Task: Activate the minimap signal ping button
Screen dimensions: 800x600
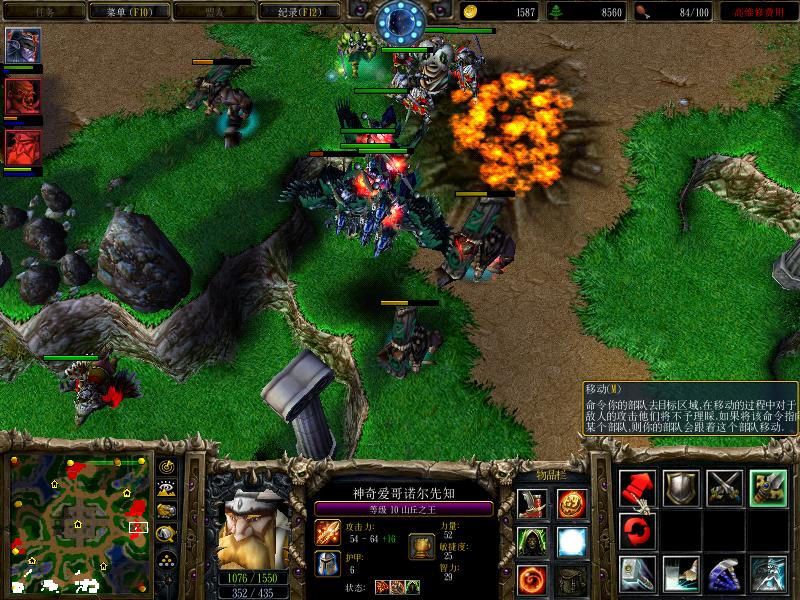Action: pyautogui.click(x=167, y=467)
